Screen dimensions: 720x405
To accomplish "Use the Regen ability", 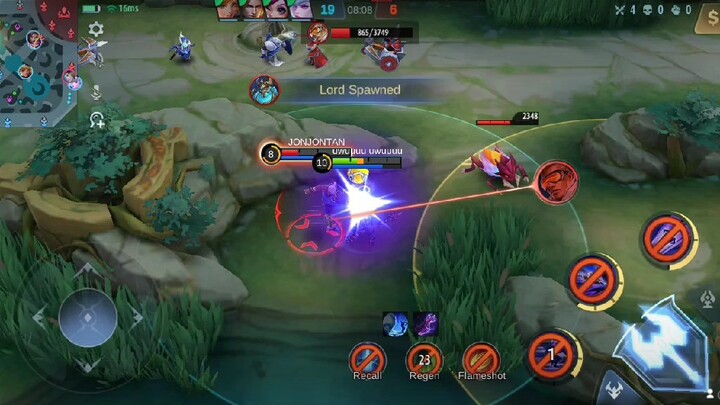I will coord(424,357).
